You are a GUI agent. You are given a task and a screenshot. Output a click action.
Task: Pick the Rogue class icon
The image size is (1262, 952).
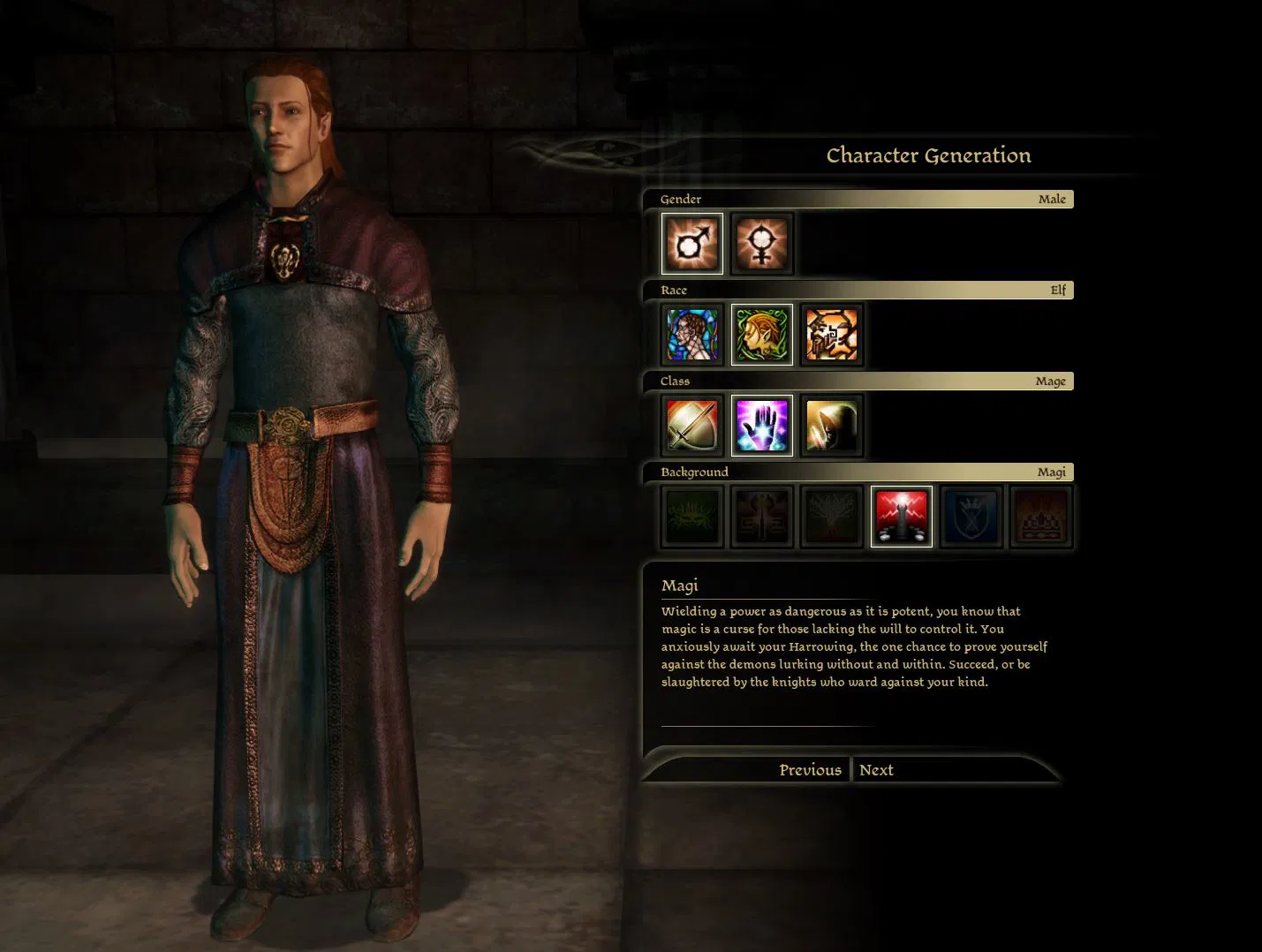[x=831, y=426]
